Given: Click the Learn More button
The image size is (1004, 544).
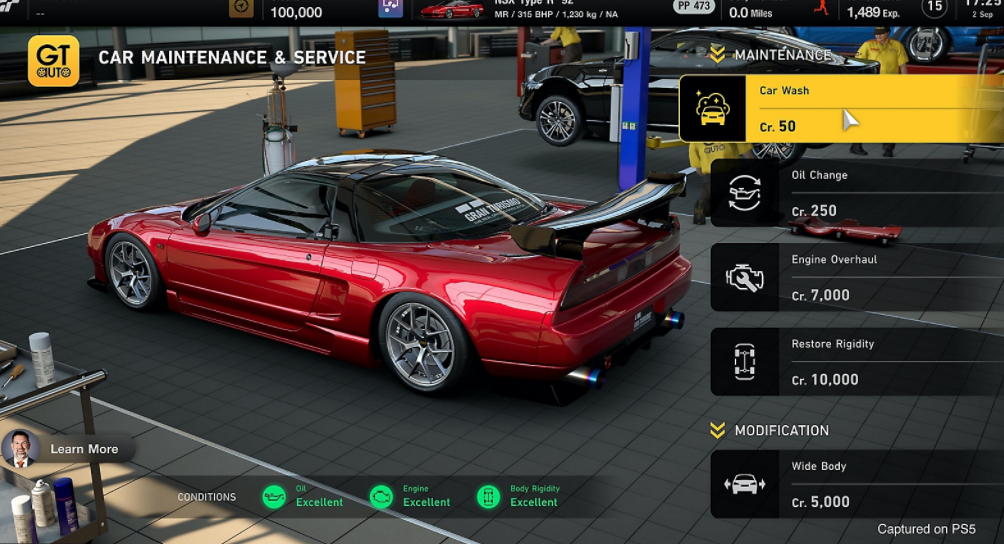Looking at the screenshot, I should (68, 449).
